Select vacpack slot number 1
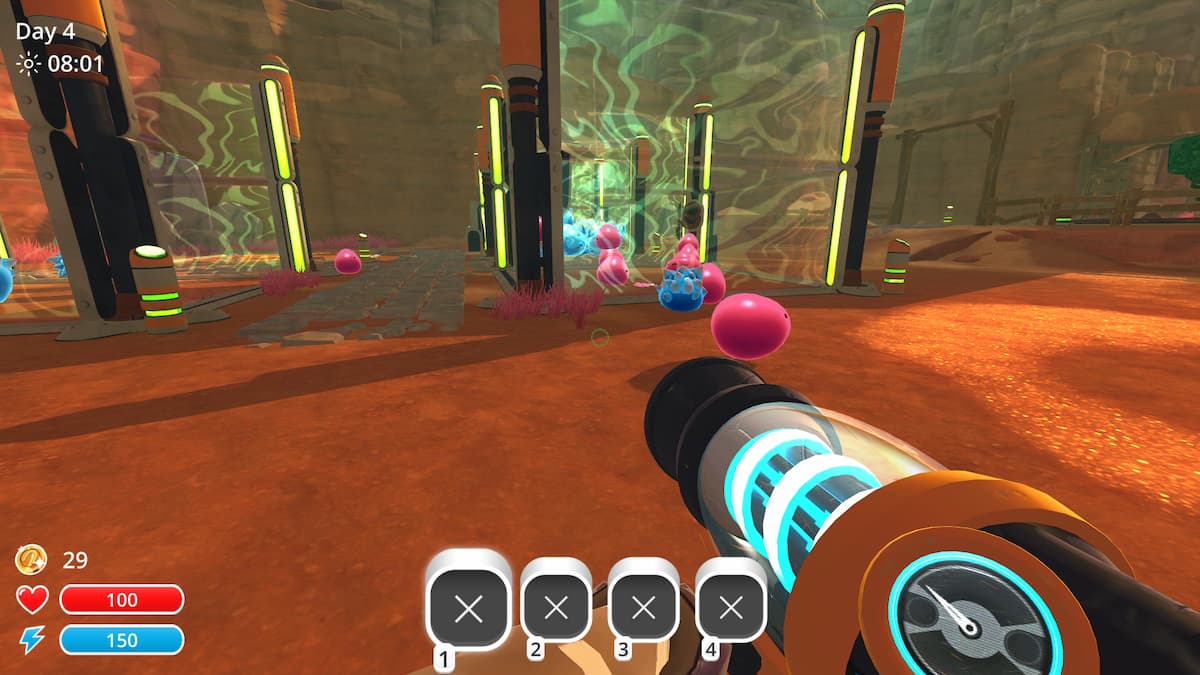Screen dimensions: 1200x675 pos(468,607)
